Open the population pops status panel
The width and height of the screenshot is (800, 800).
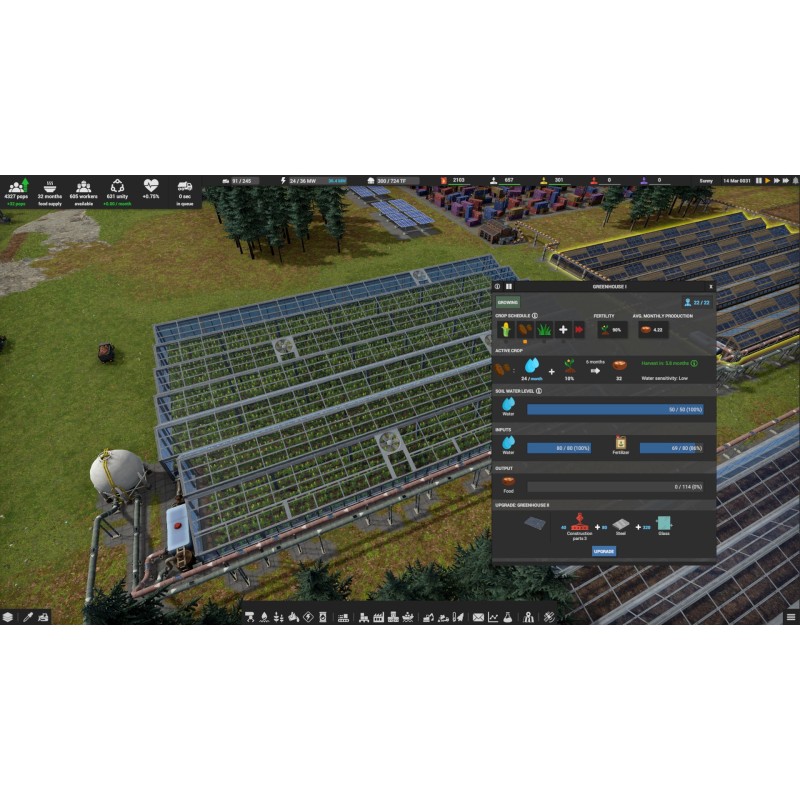(17, 189)
